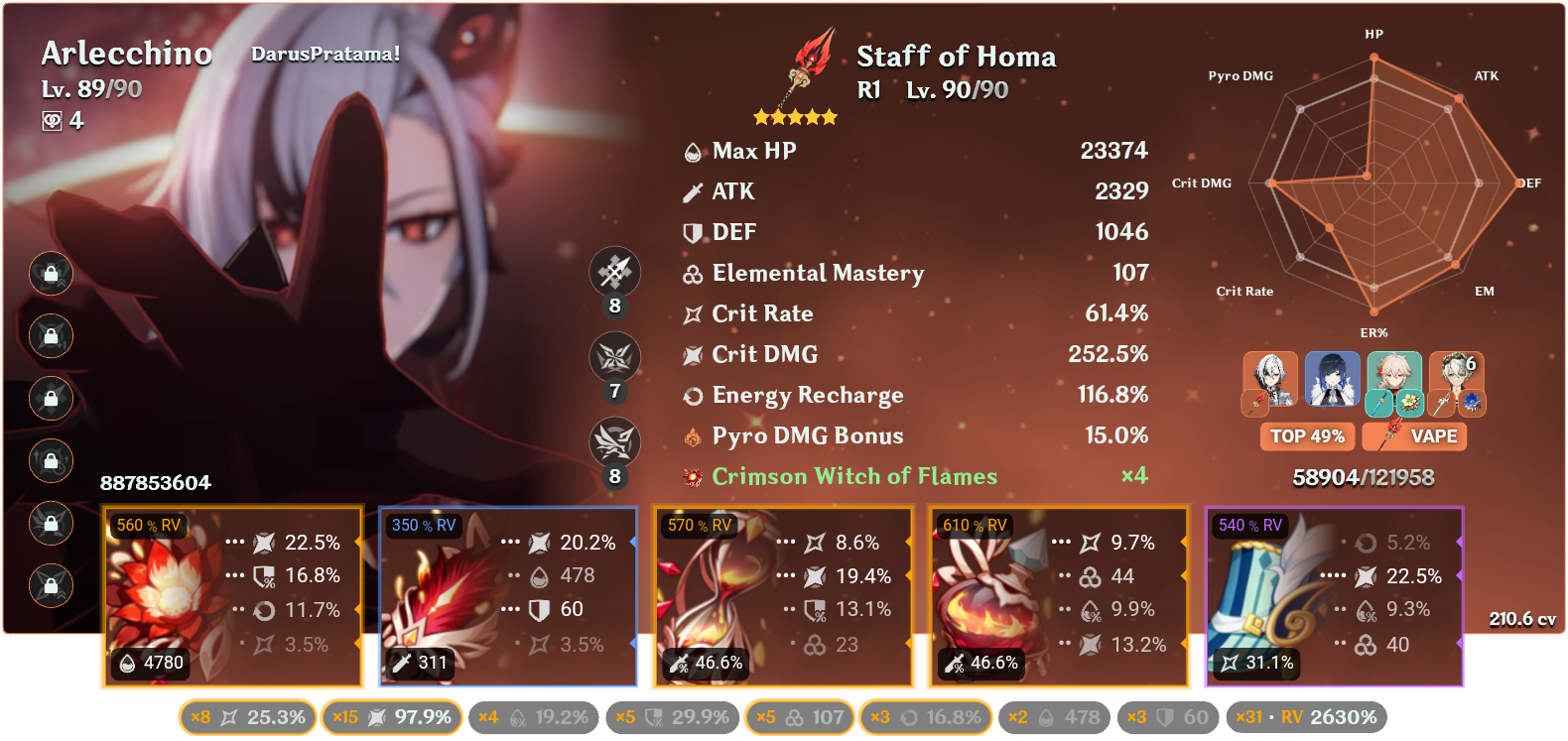Switch to the TOP 49% ranking tab
The width and height of the screenshot is (1568, 741).
pyautogui.click(x=1307, y=435)
